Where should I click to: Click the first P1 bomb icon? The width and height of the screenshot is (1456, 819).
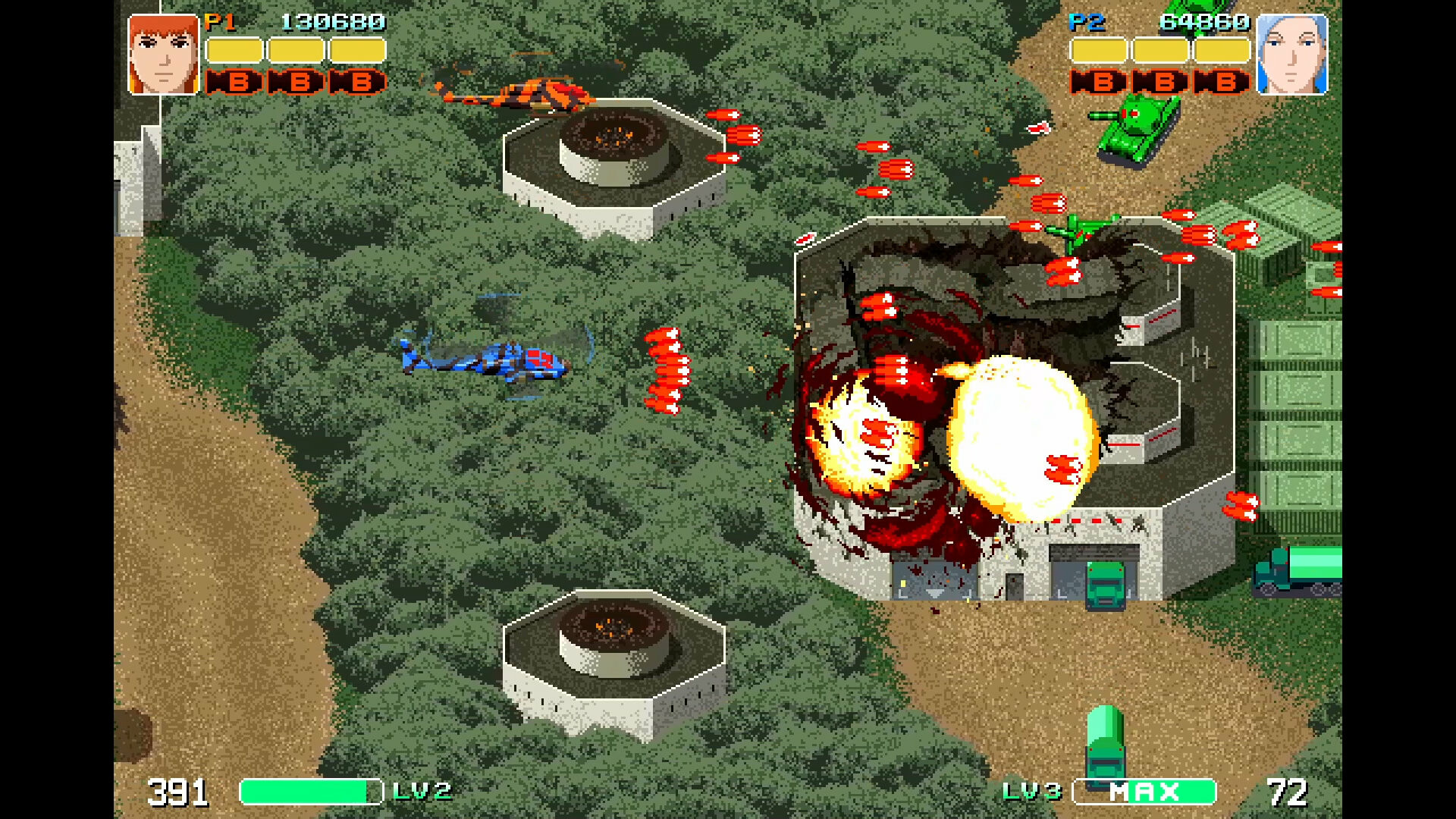pyautogui.click(x=235, y=82)
